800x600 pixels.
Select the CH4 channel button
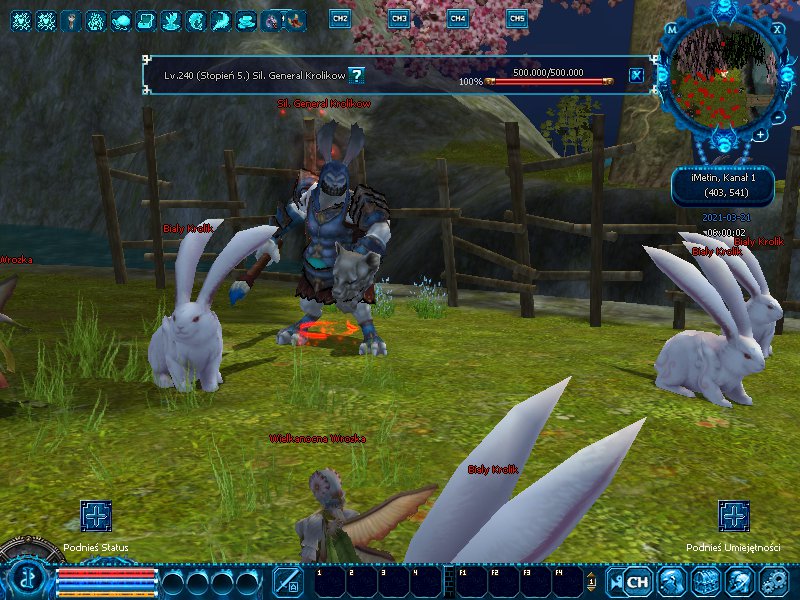point(457,18)
